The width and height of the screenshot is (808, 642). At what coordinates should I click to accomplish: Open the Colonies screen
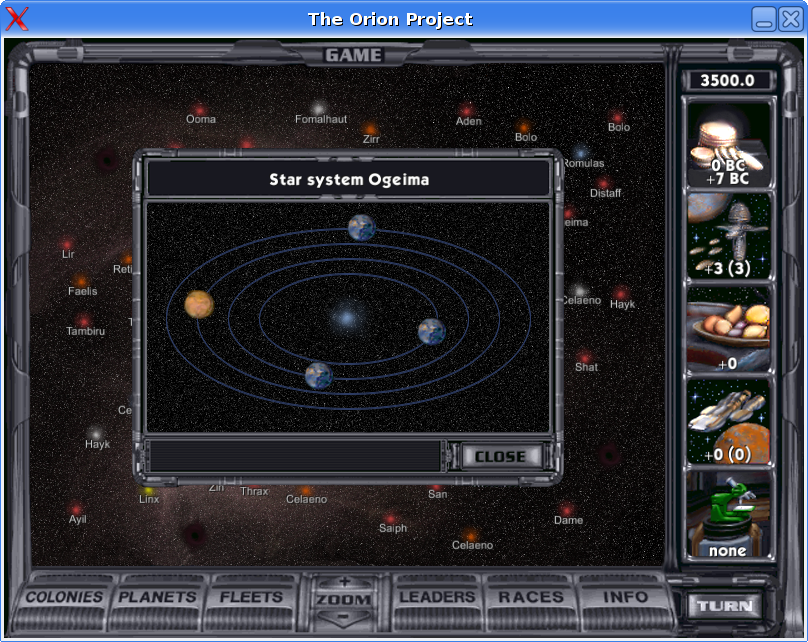(x=65, y=597)
